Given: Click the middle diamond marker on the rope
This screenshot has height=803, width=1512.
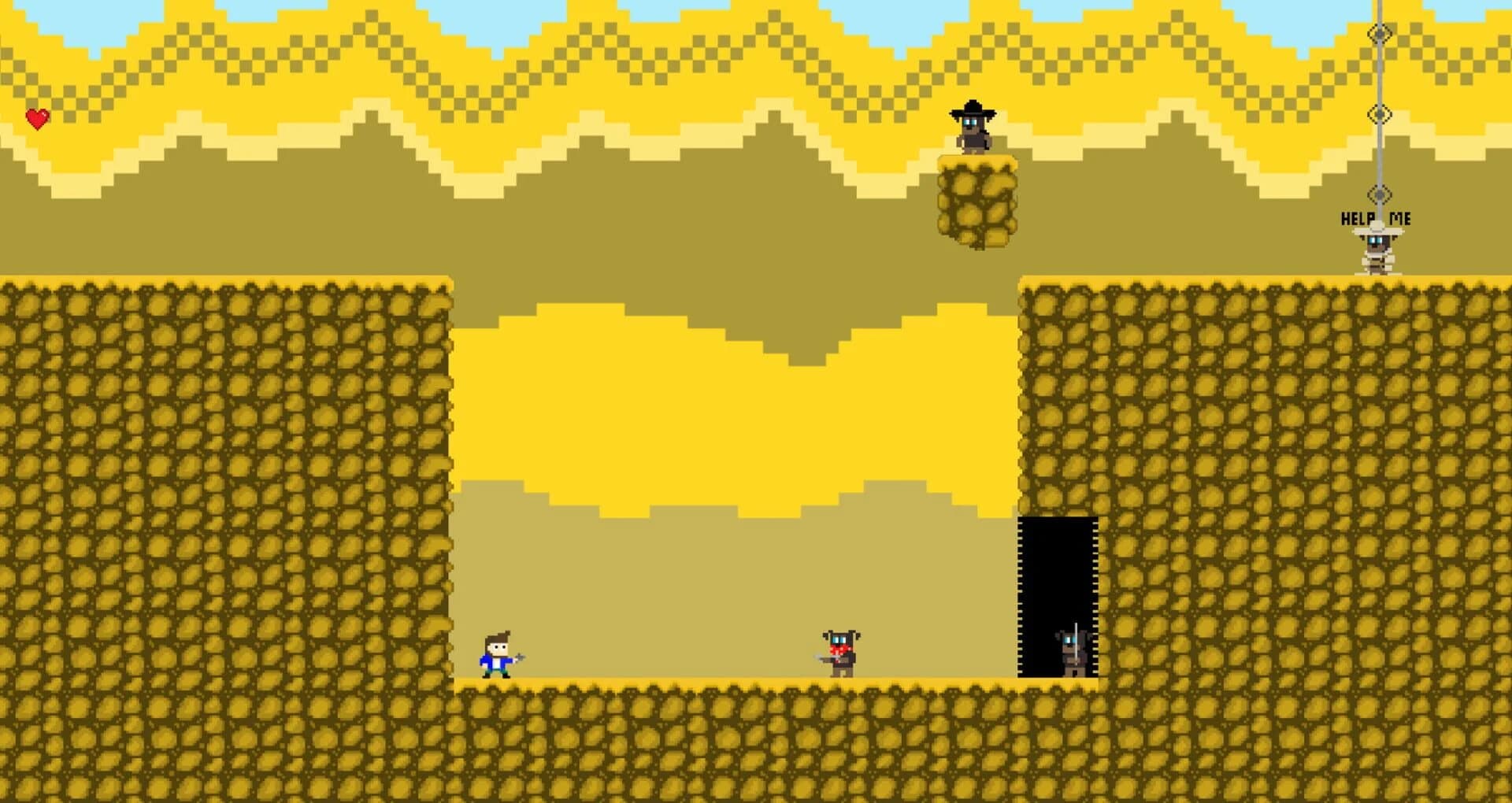Looking at the screenshot, I should coord(1380,113).
